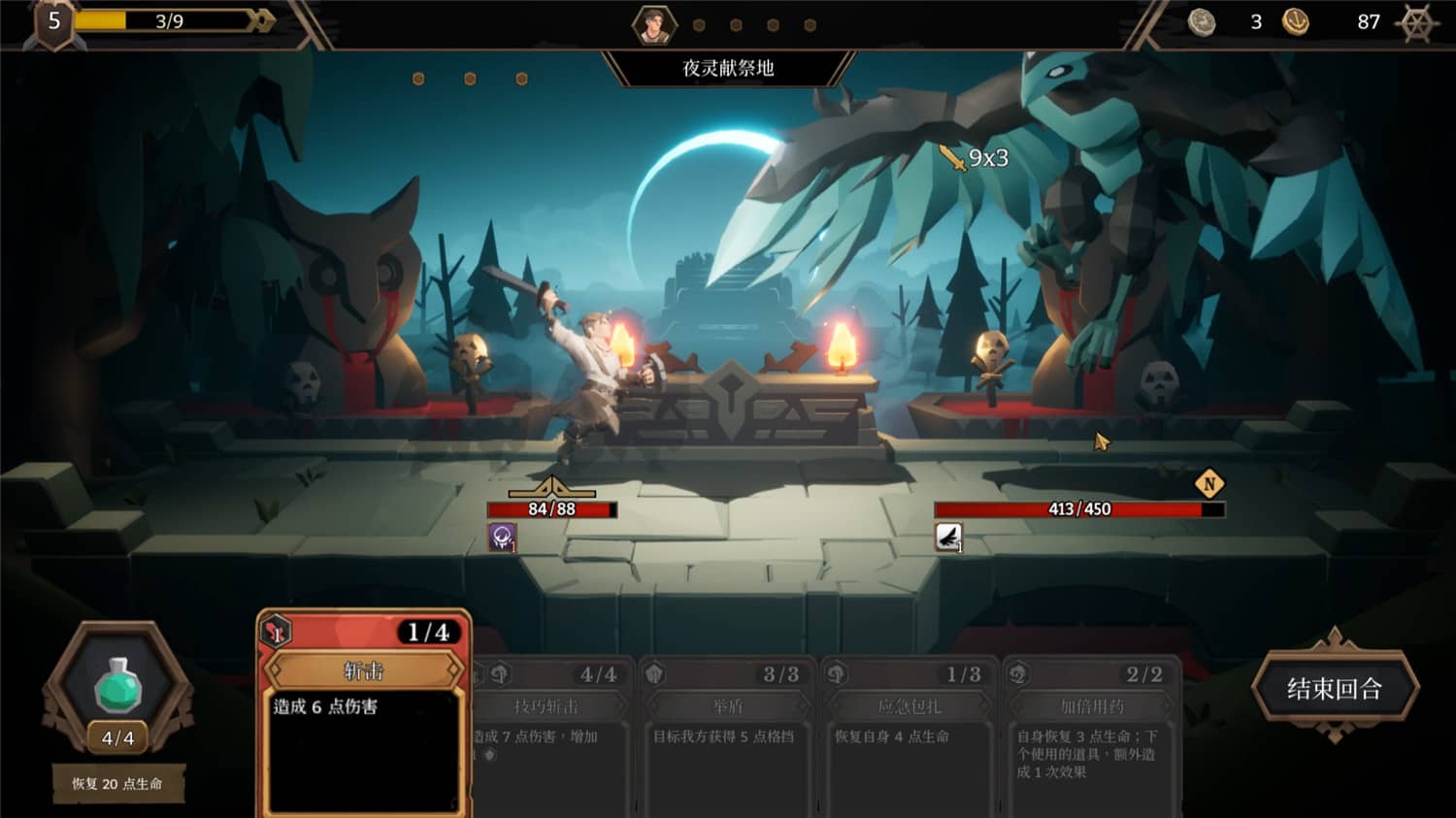Screen dimensions: 1456x818
Task: Click the N marker above the enemy health bar
Action: click(x=1209, y=482)
